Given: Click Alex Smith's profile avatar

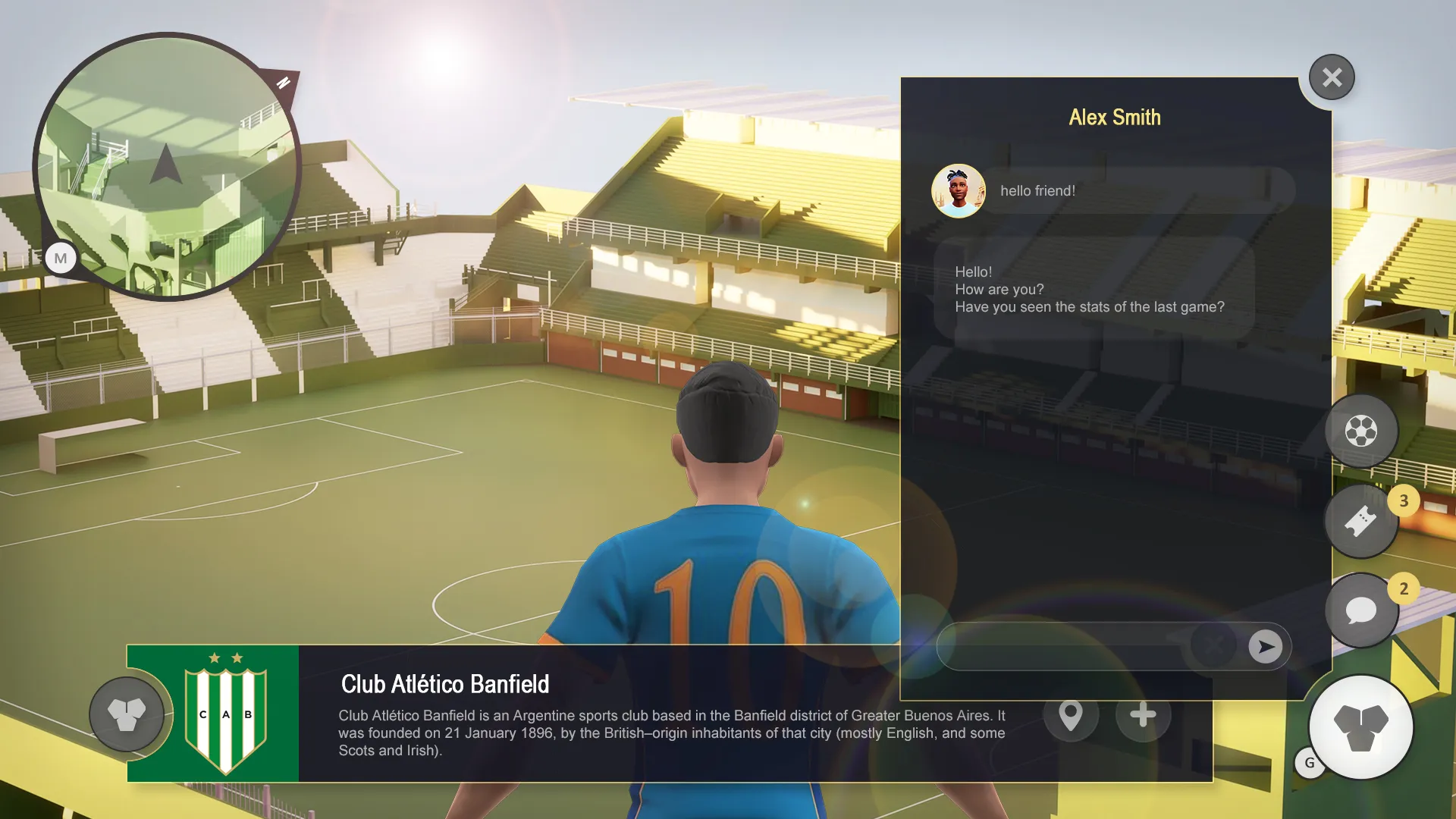Looking at the screenshot, I should pos(958,190).
